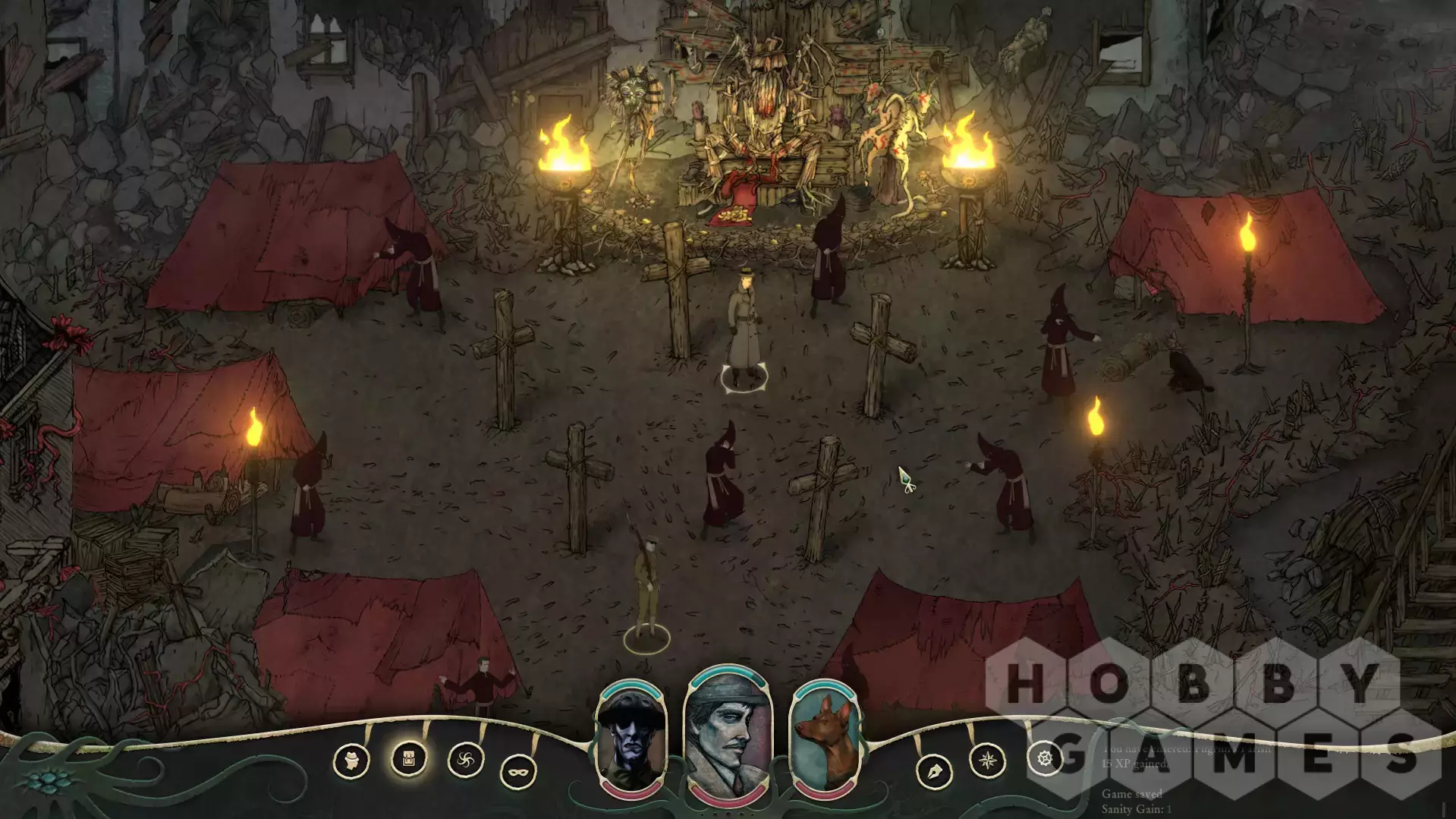Open the map compass-star icon
Screen dimensions: 1456x819
pyautogui.click(x=988, y=760)
